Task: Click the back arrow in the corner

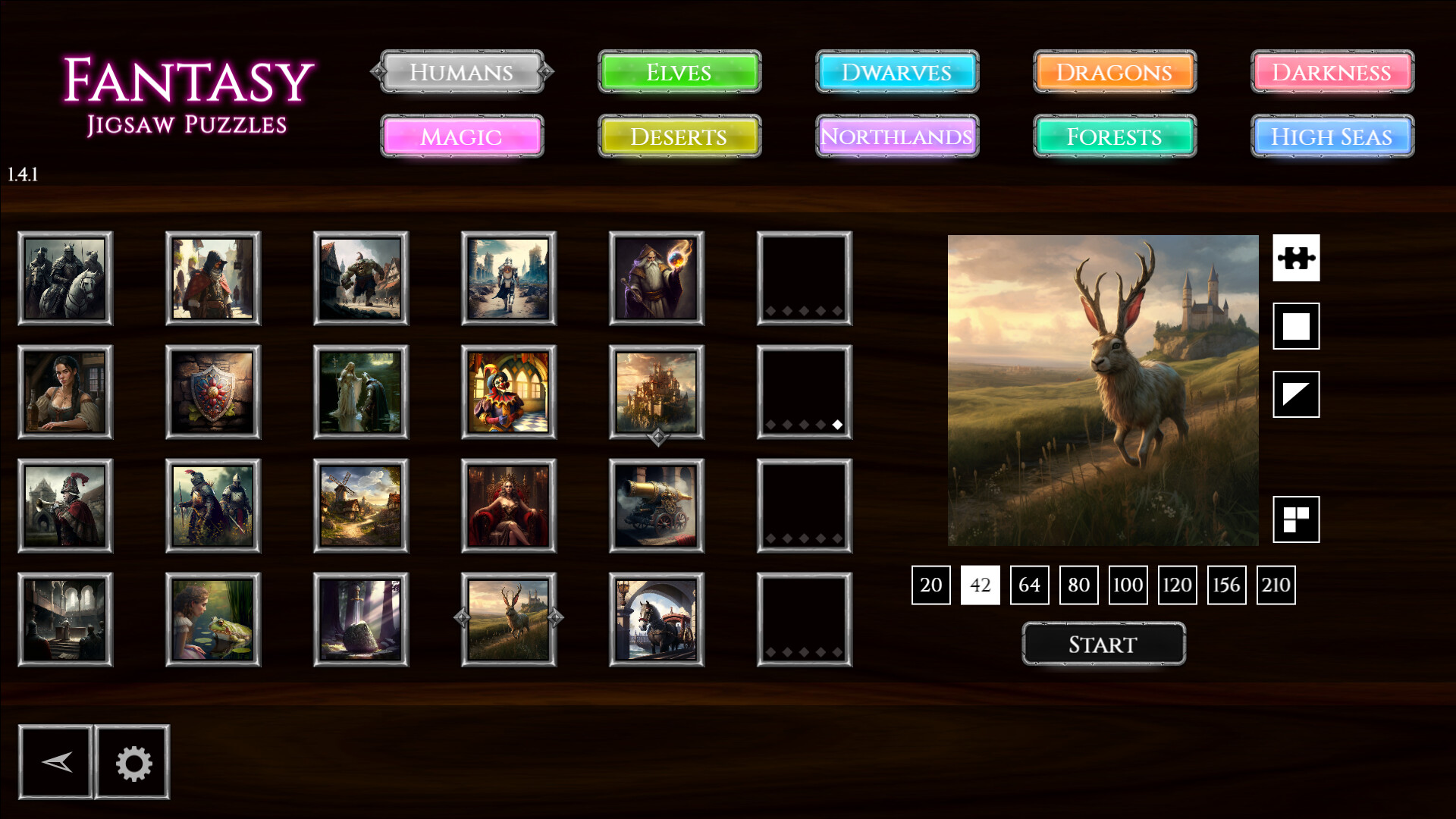Action: pos(55,762)
